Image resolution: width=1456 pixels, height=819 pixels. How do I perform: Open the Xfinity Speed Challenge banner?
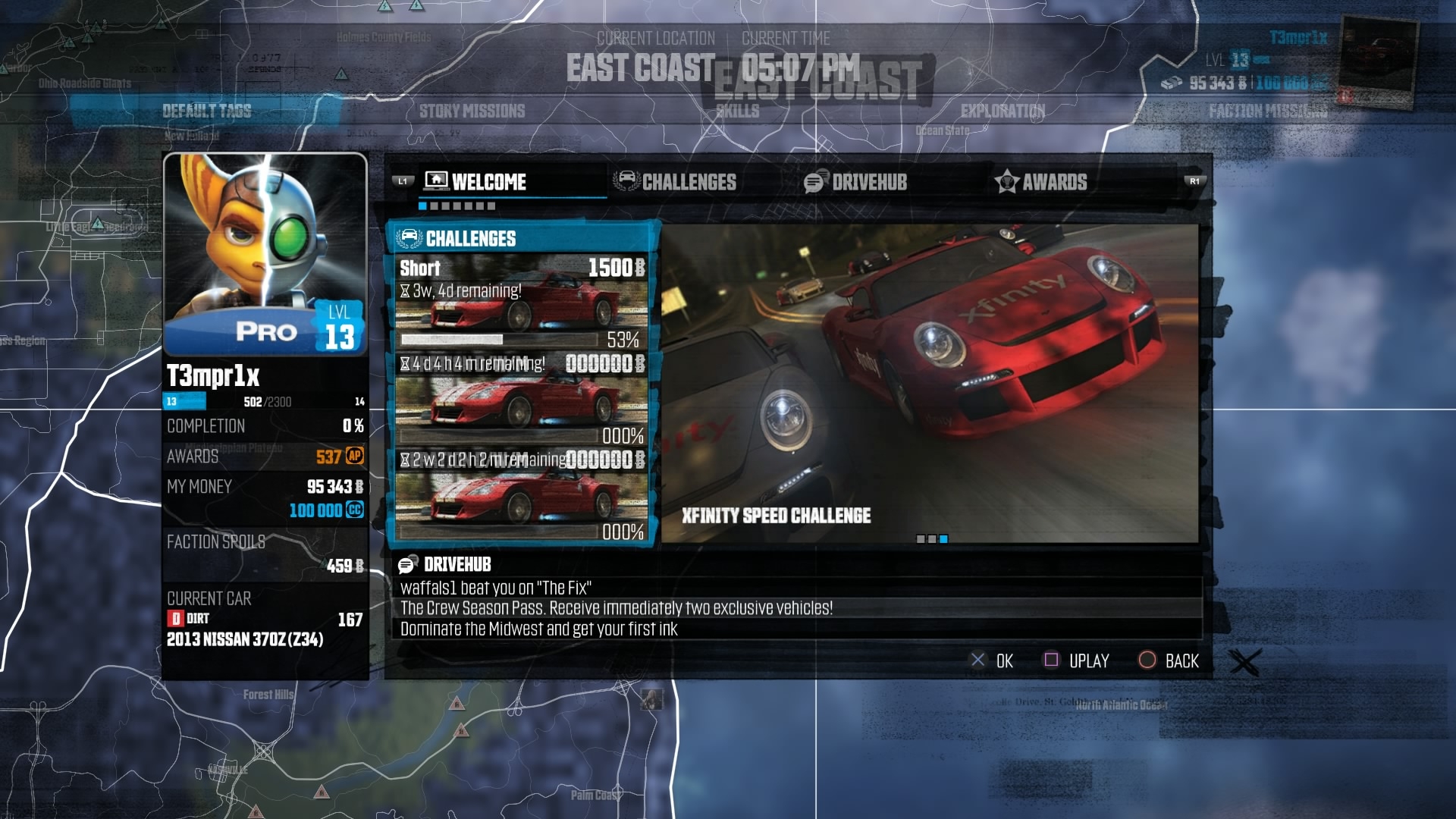pyautogui.click(x=930, y=383)
